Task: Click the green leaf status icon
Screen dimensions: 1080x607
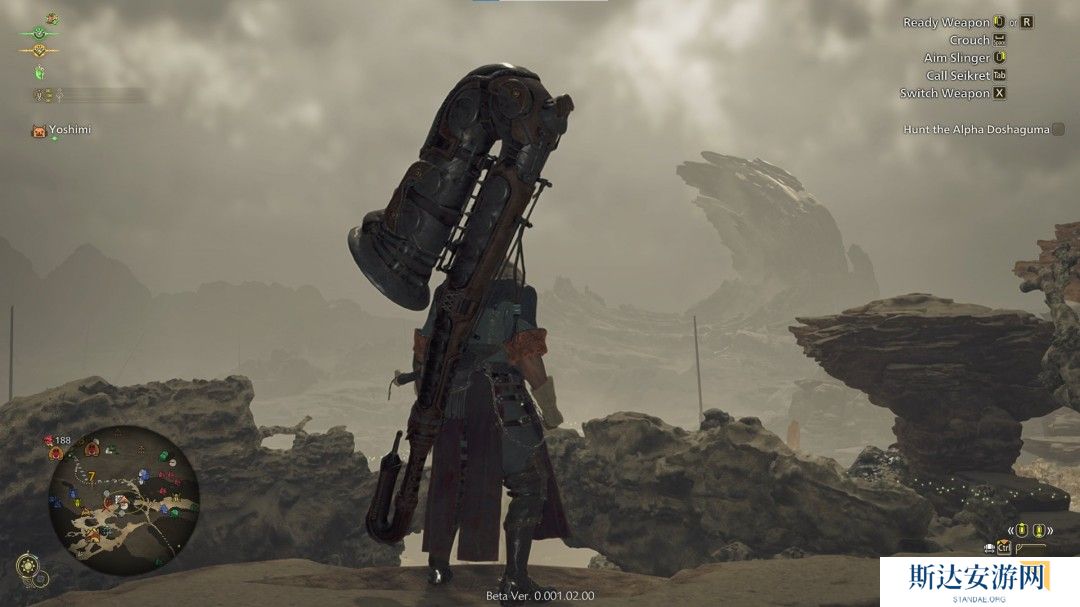Action: click(x=40, y=72)
